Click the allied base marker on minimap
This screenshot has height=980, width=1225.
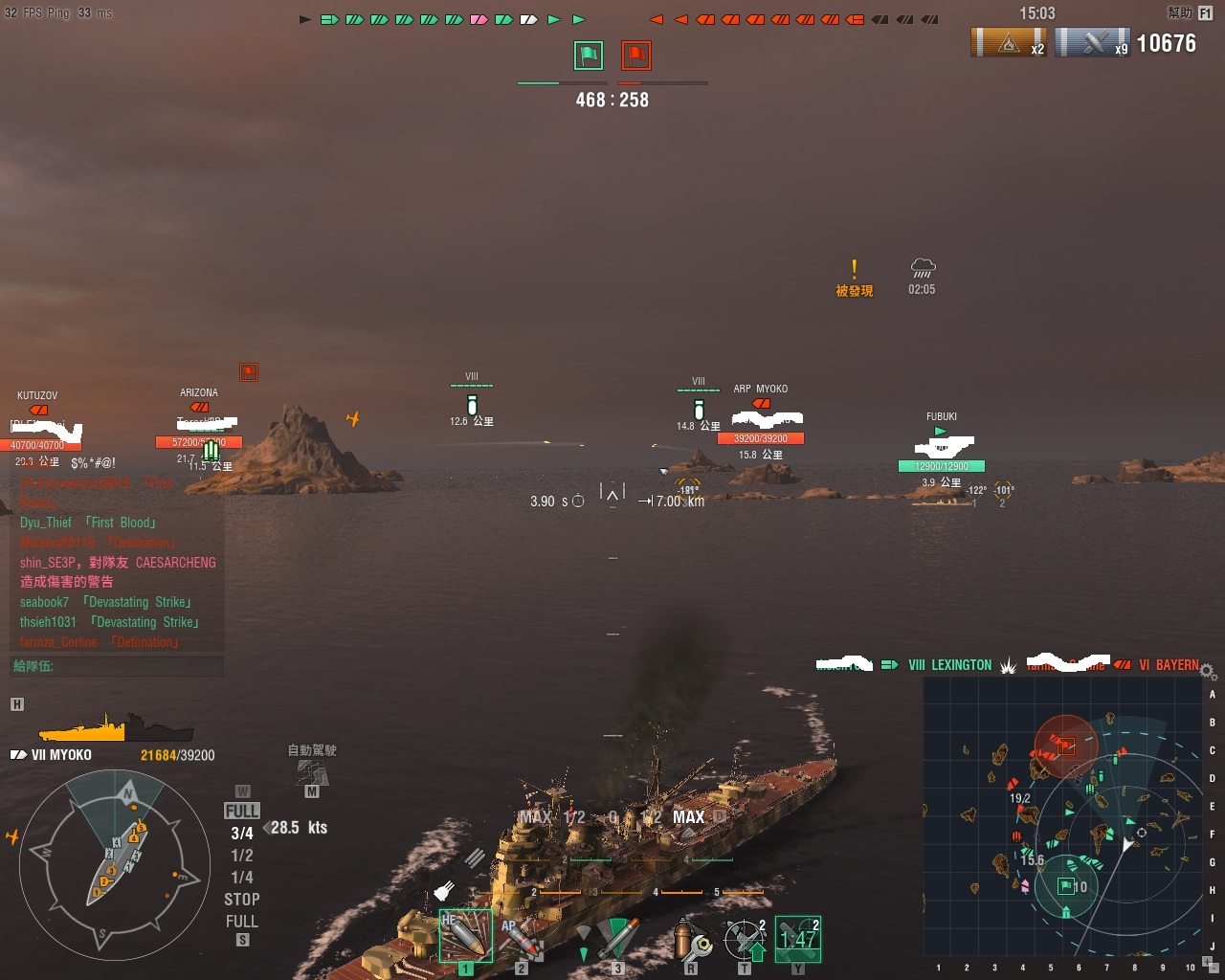point(1065,886)
